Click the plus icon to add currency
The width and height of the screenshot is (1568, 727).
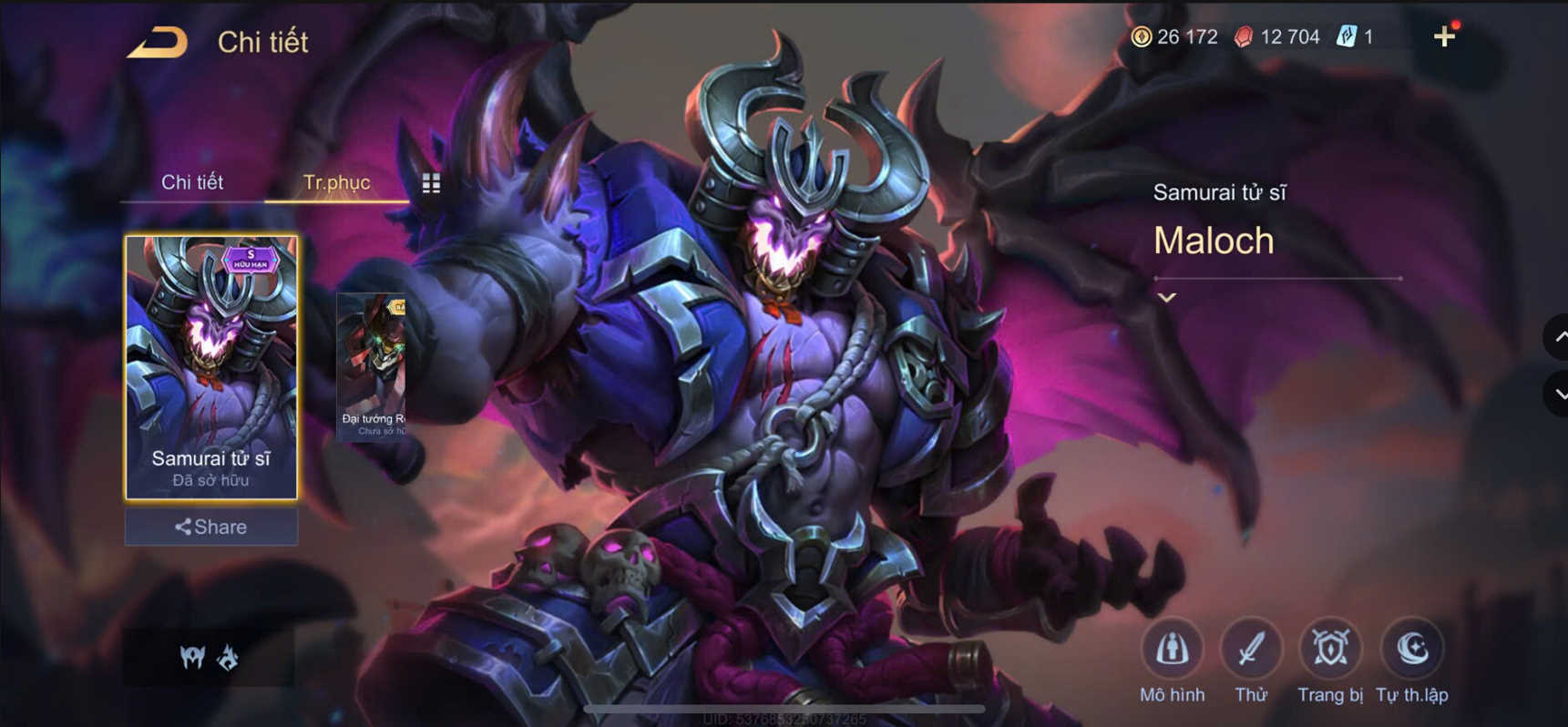coord(1446,36)
